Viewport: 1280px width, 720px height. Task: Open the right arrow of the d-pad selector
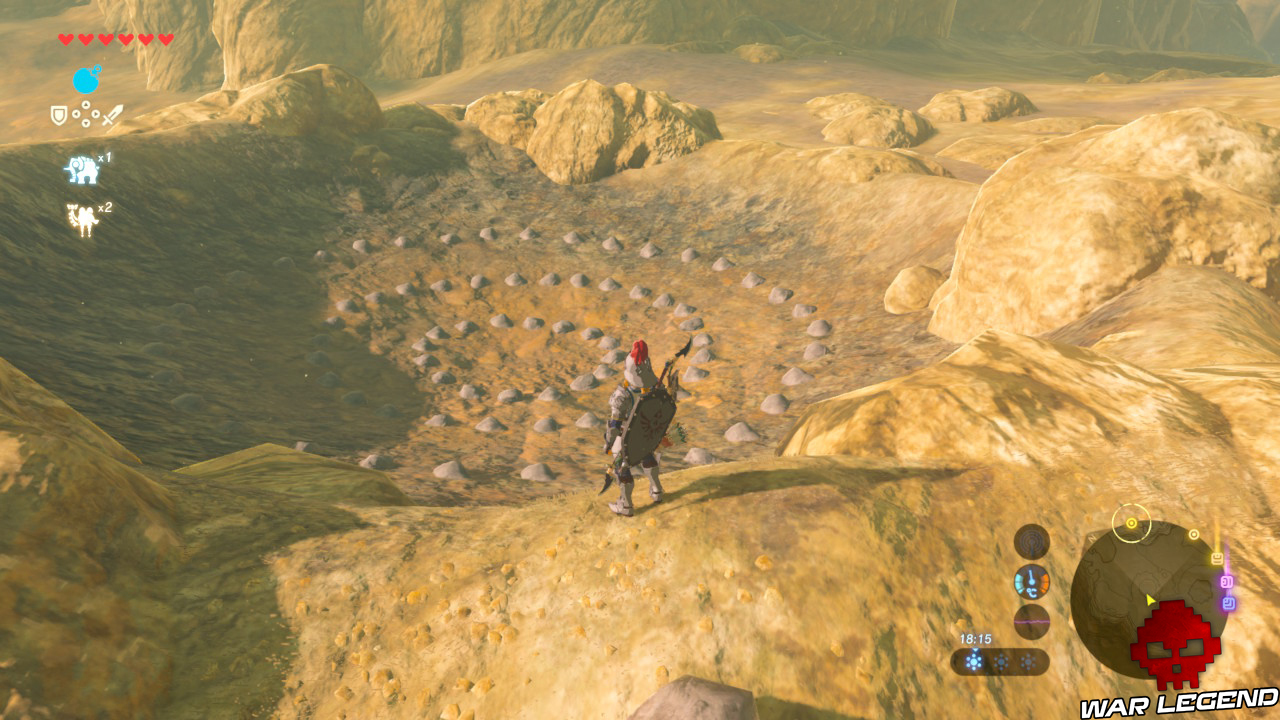[95, 113]
